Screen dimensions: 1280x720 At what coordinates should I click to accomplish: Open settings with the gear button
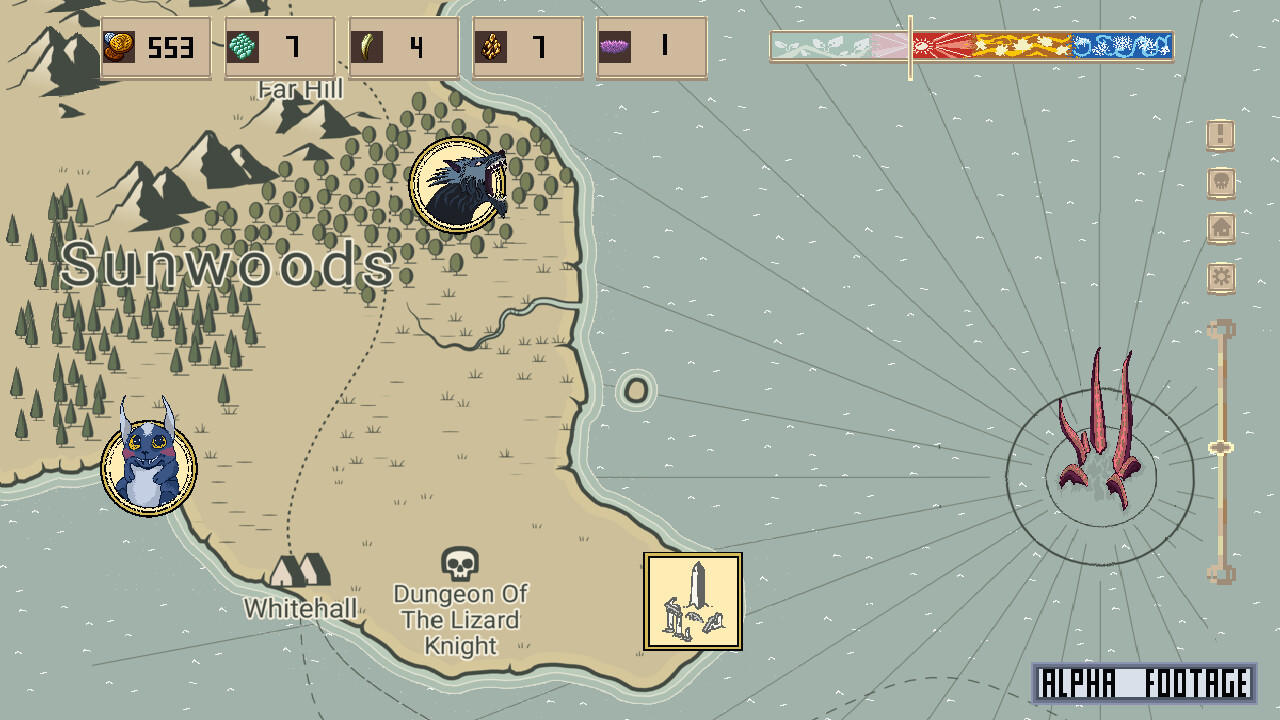coord(1221,277)
